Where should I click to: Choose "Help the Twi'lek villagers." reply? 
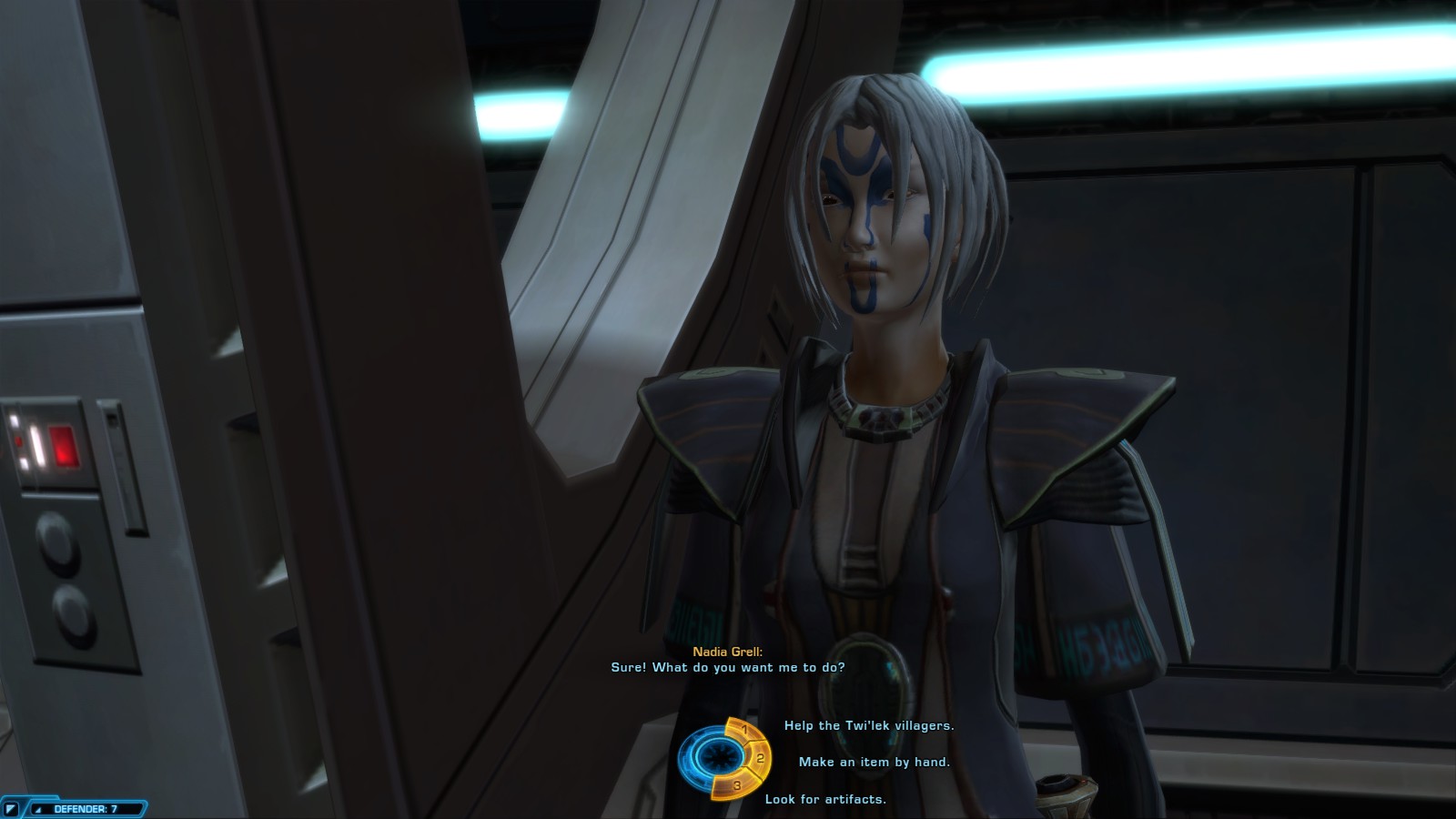868,725
